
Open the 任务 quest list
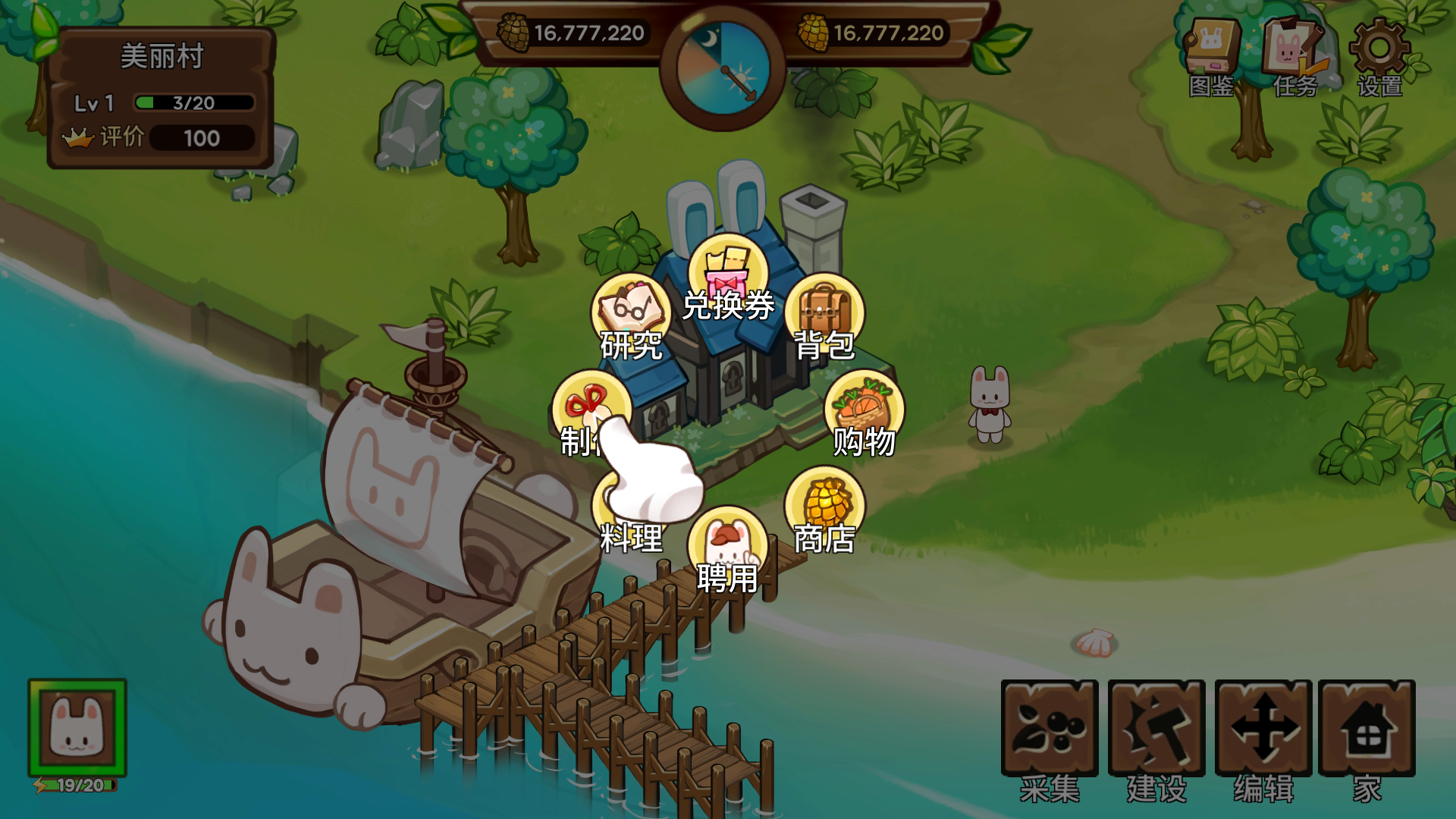tap(1294, 57)
